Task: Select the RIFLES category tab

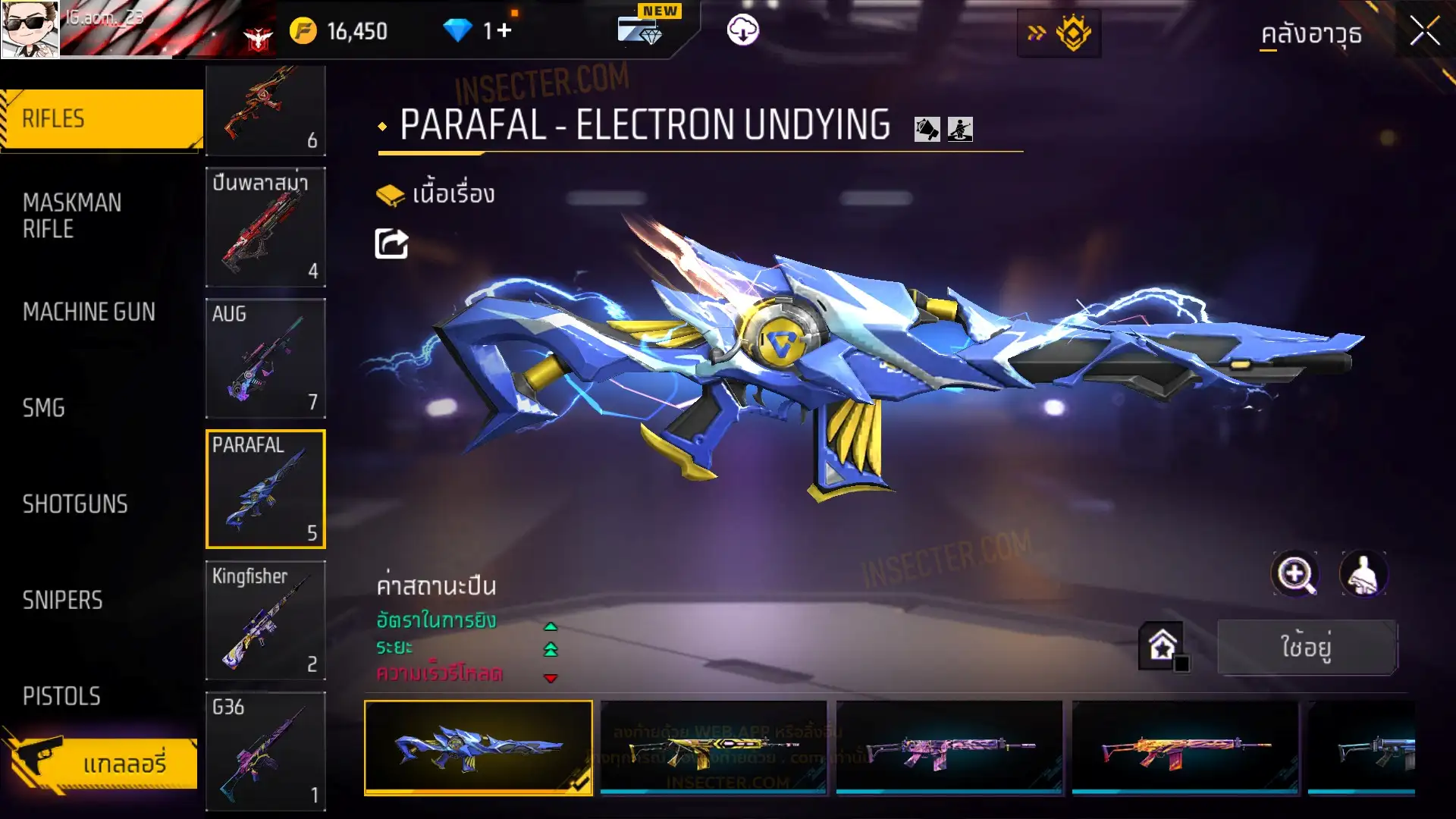Action: [x=102, y=119]
